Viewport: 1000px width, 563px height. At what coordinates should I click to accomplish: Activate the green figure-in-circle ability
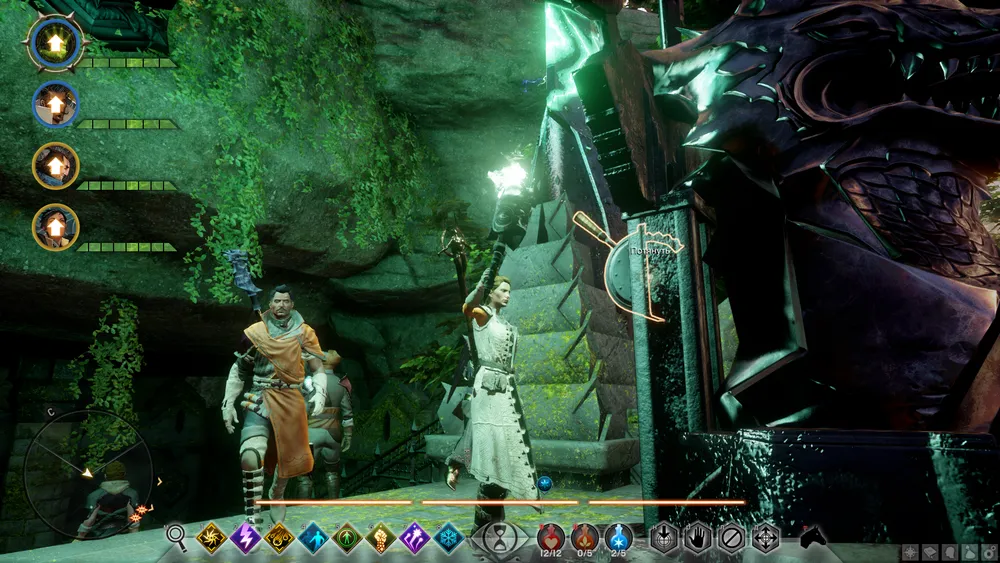tap(347, 538)
